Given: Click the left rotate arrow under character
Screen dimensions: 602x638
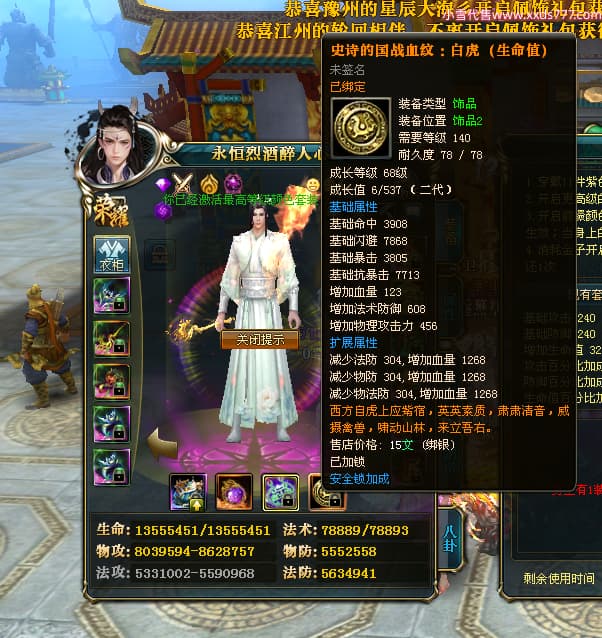Looking at the screenshot, I should pos(159,441).
